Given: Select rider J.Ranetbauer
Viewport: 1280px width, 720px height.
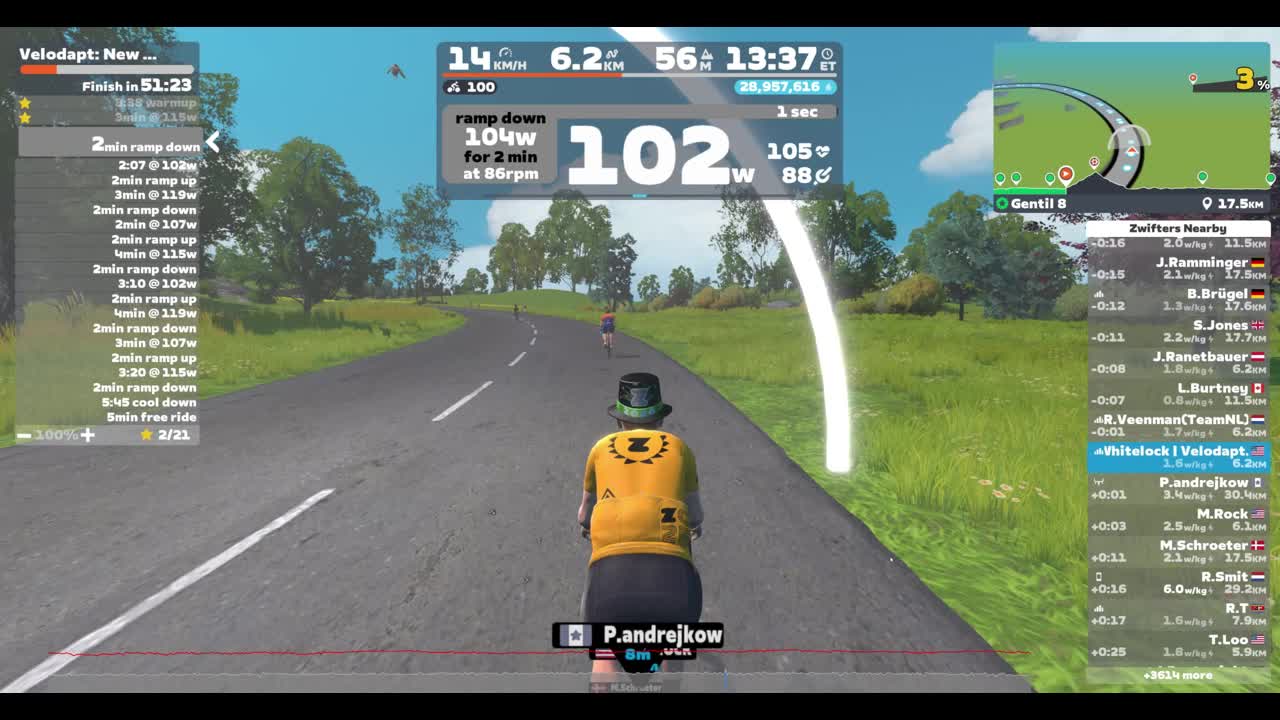Looking at the screenshot, I should point(1178,361).
